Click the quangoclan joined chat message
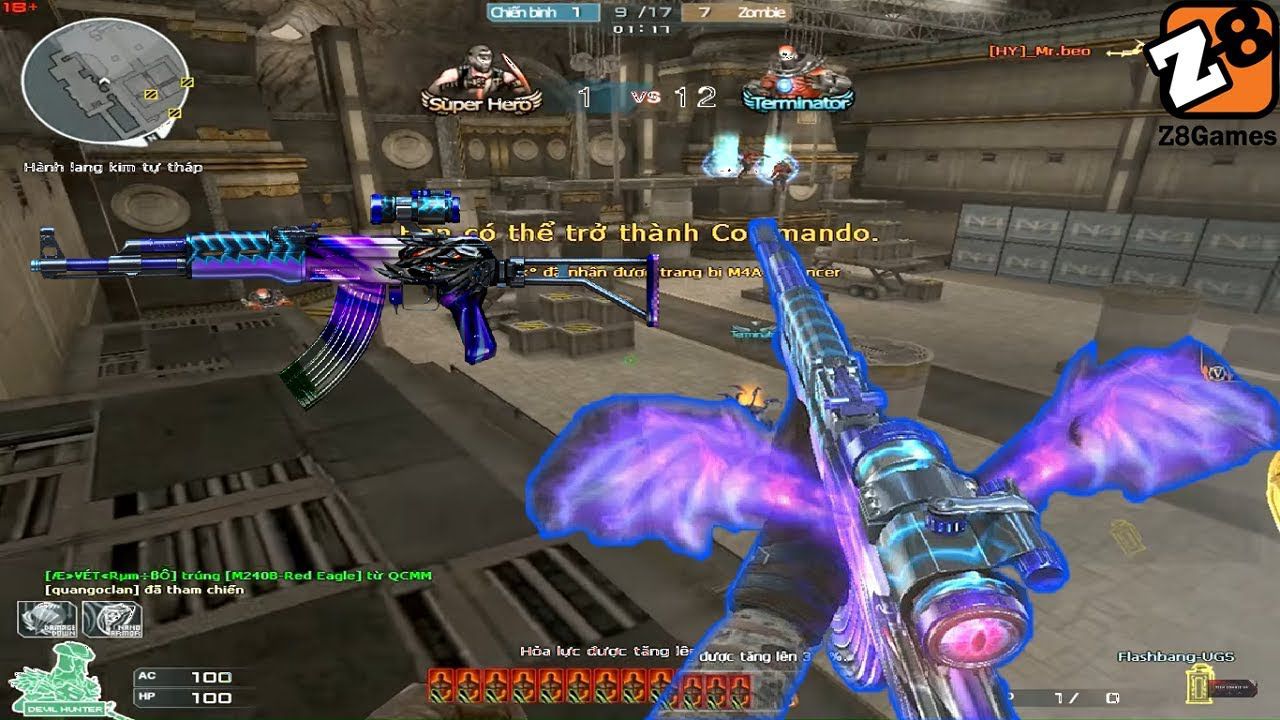Viewport: 1280px width, 720px height. click(x=144, y=590)
